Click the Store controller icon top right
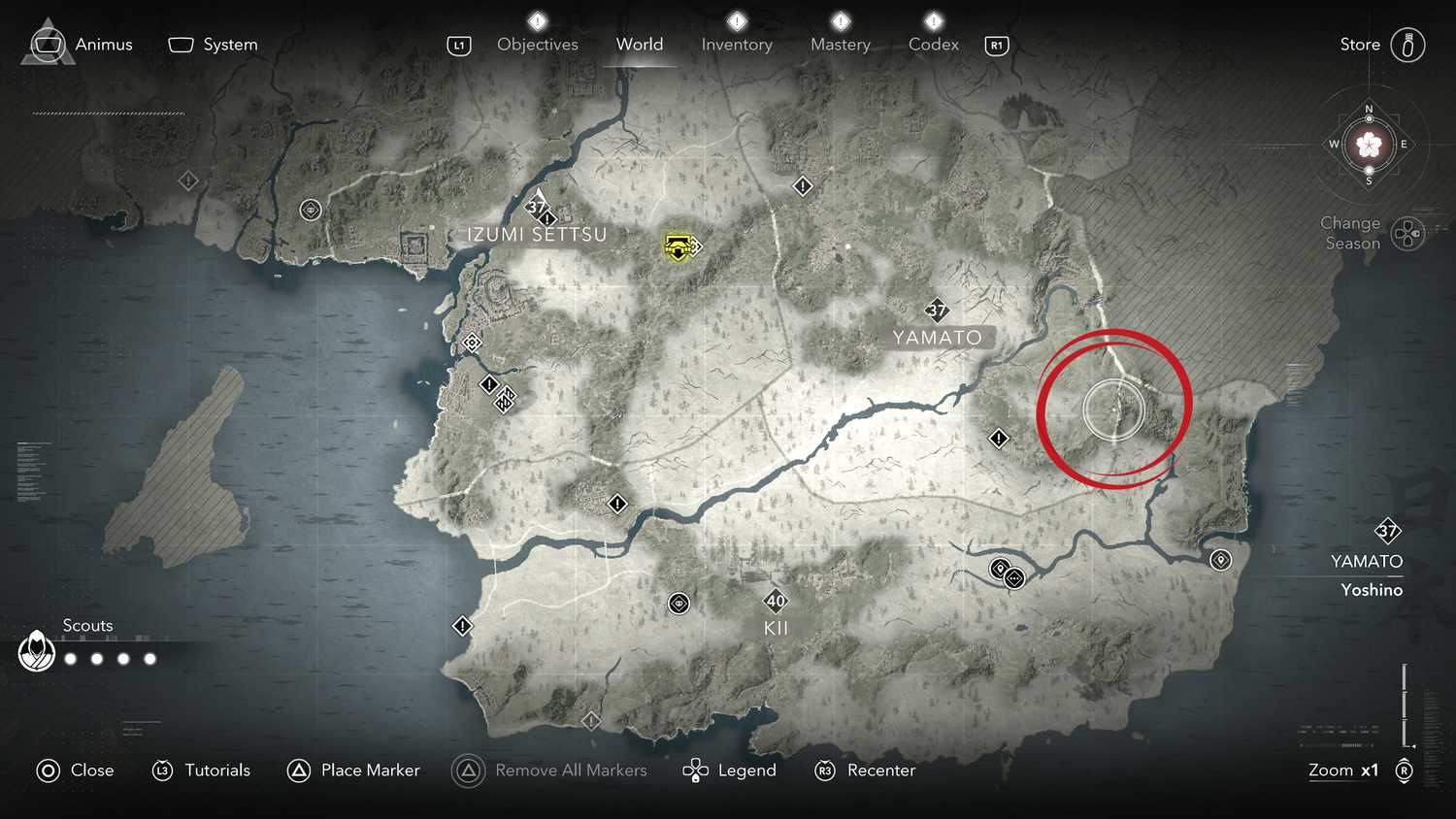 1407,44
